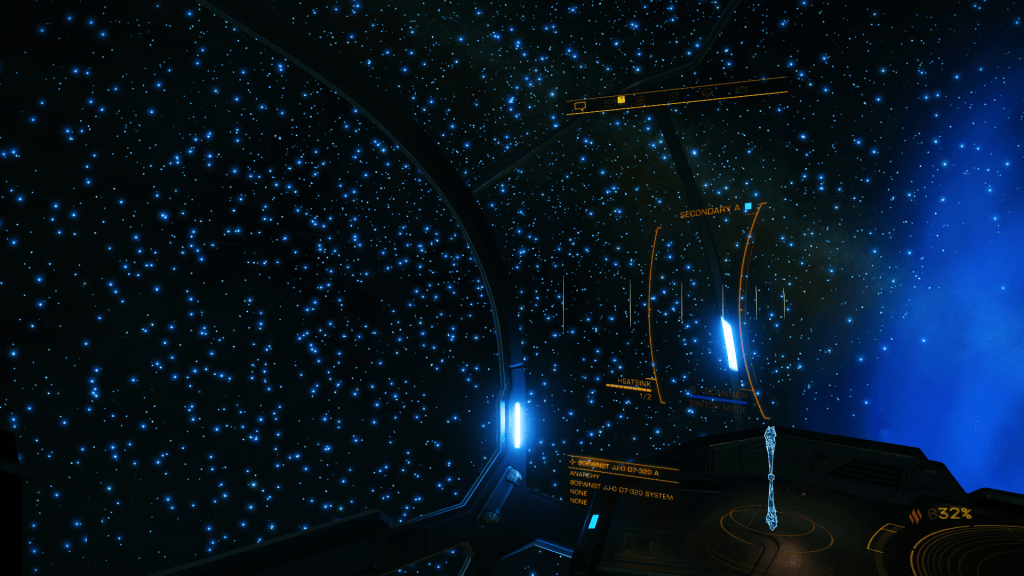Select the Heatsink fire group entry

click(x=634, y=383)
